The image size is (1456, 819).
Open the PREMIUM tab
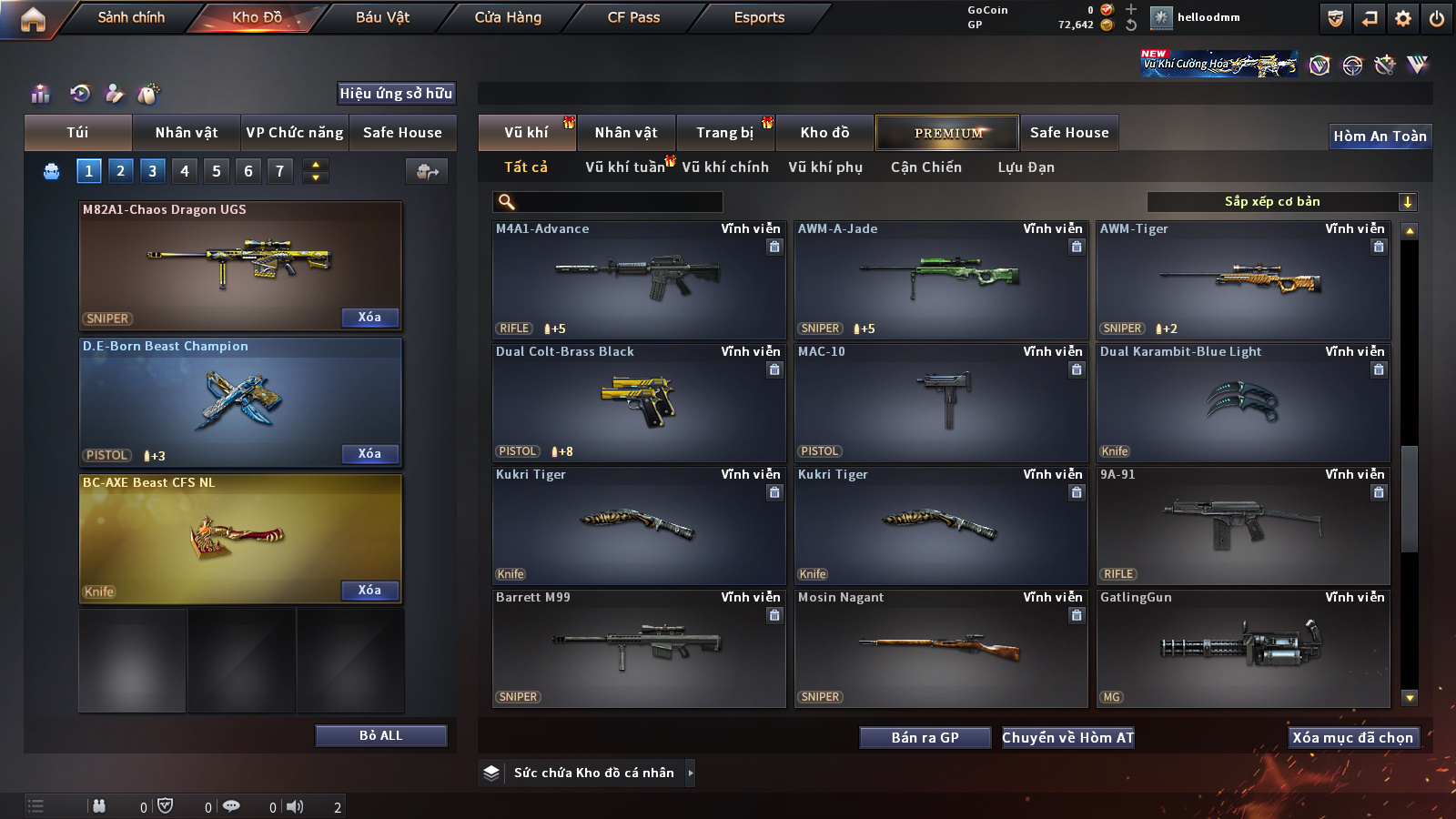pyautogui.click(x=947, y=133)
